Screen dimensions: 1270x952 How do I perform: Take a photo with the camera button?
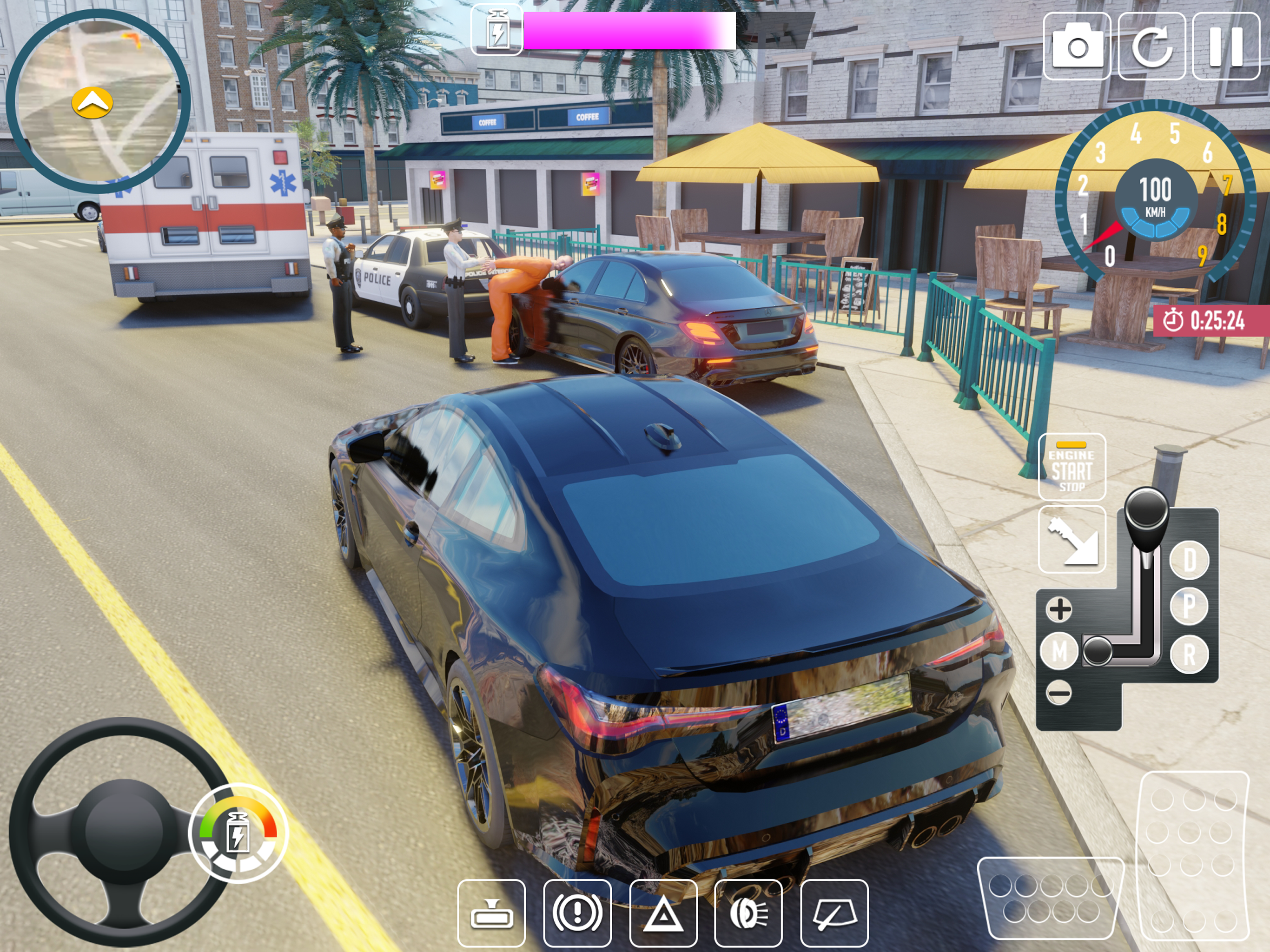click(1077, 46)
